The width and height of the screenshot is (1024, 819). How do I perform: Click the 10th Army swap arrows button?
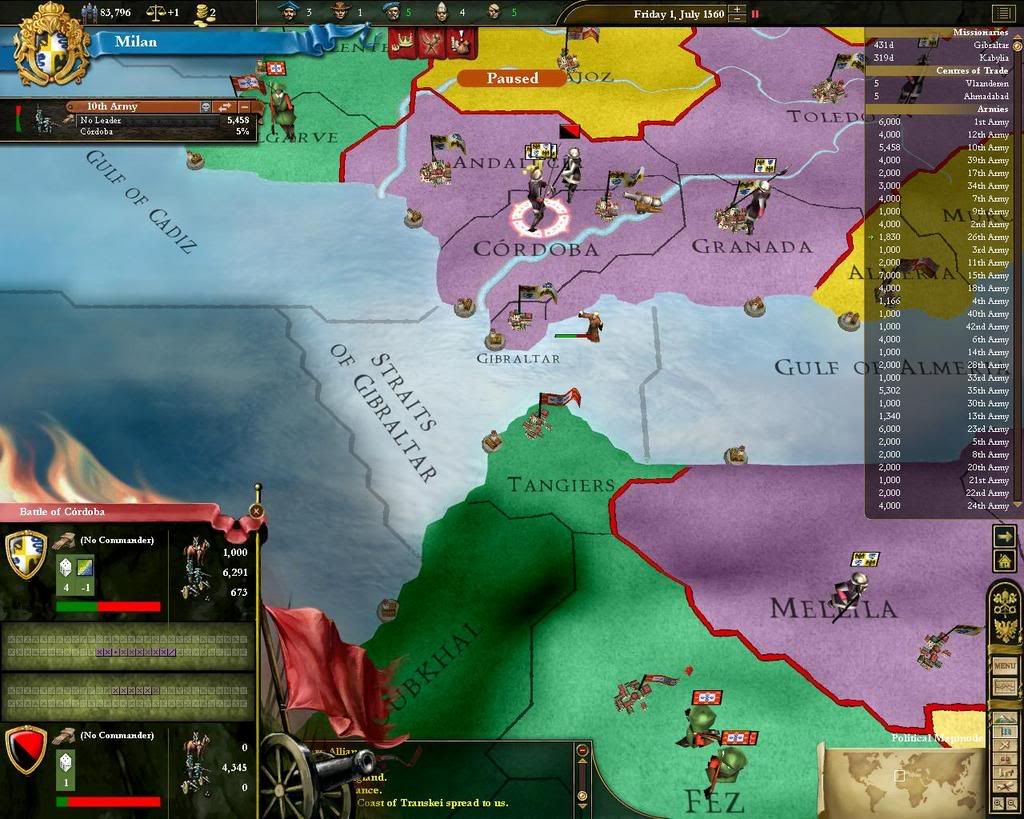[225, 106]
